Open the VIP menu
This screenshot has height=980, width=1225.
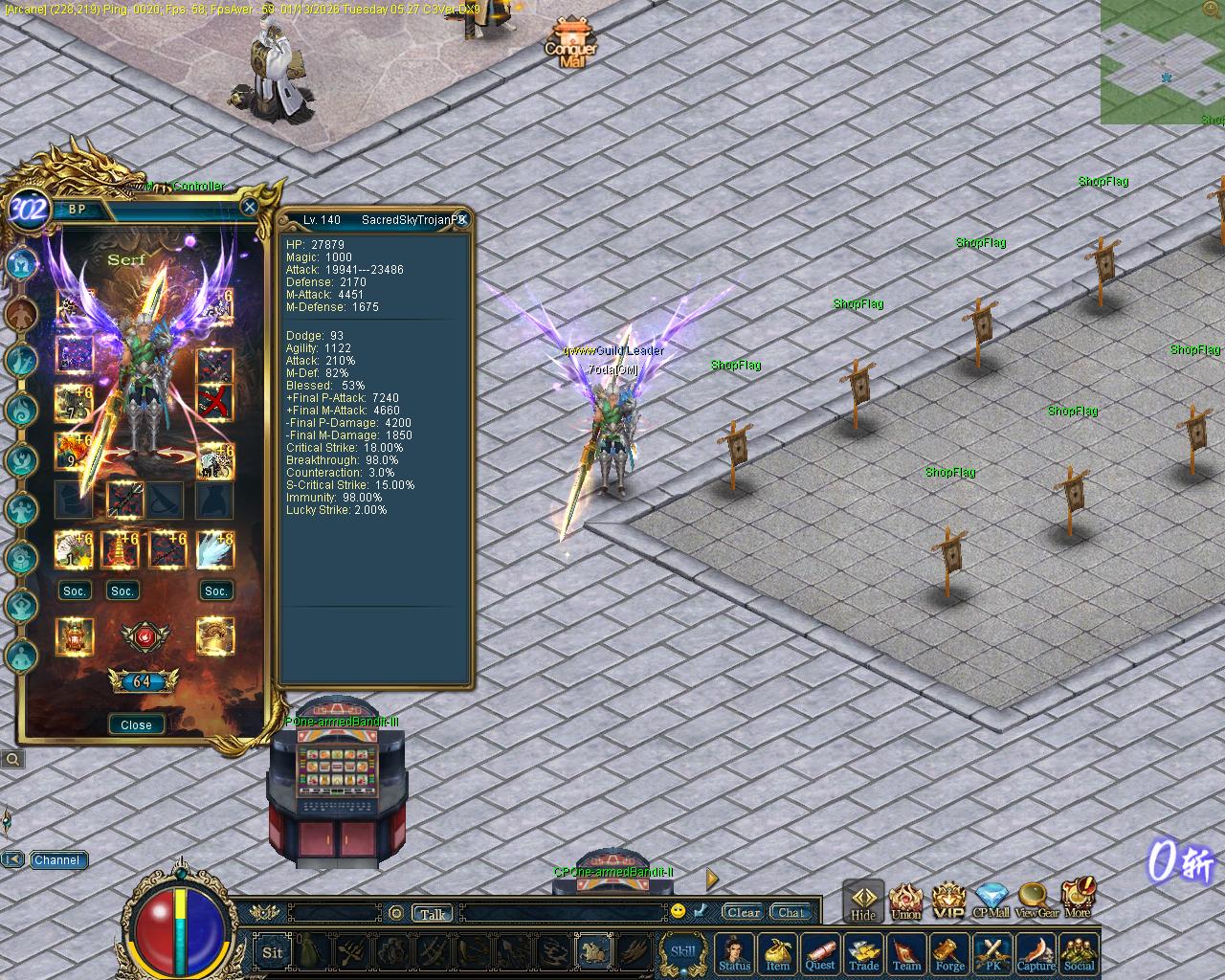pyautogui.click(x=948, y=900)
